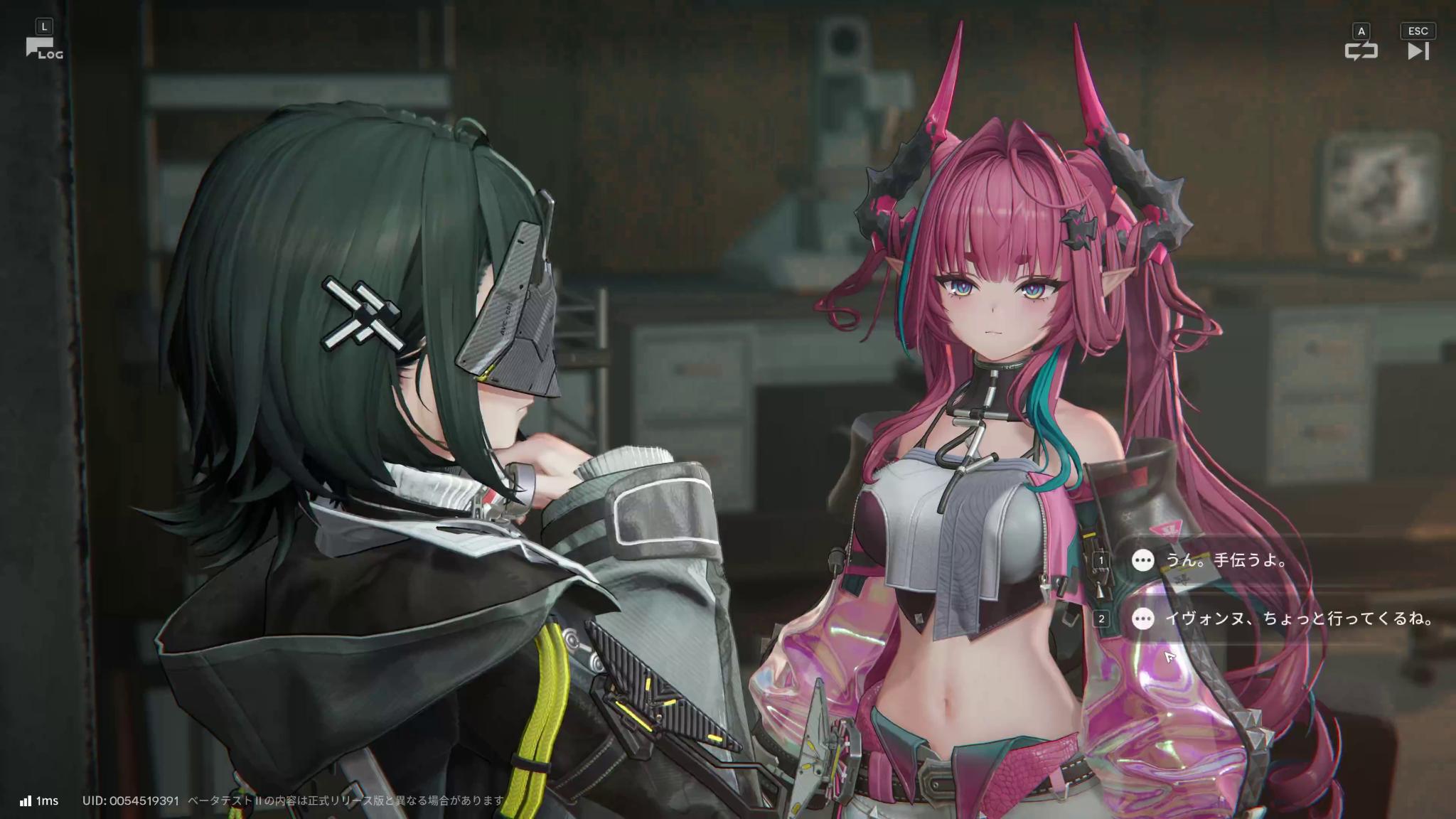The image size is (1456, 819).
Task: Click the L hotkey badge above the LOG icon
Action: pos(45,26)
